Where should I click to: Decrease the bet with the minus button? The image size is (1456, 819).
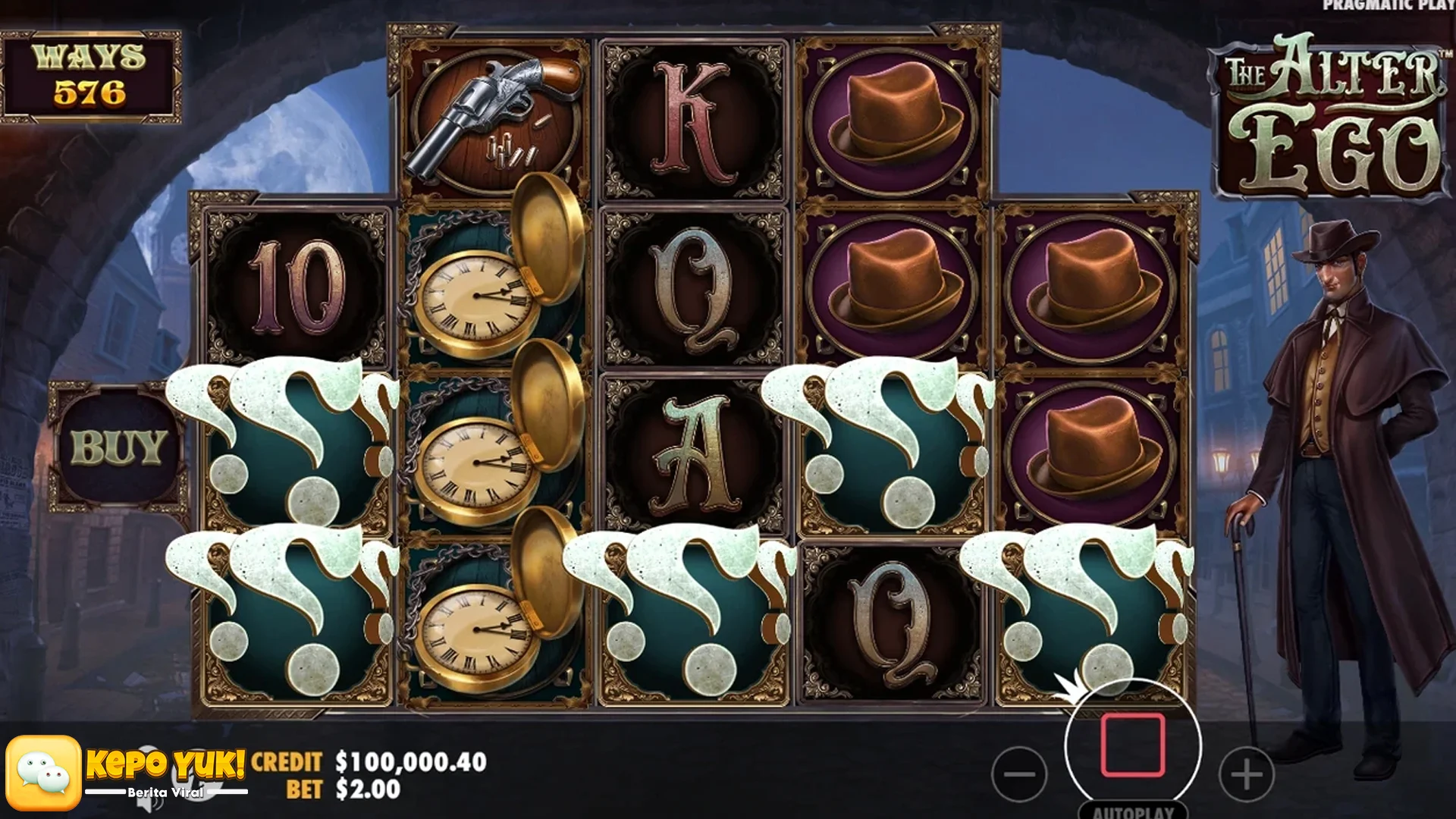click(1019, 774)
